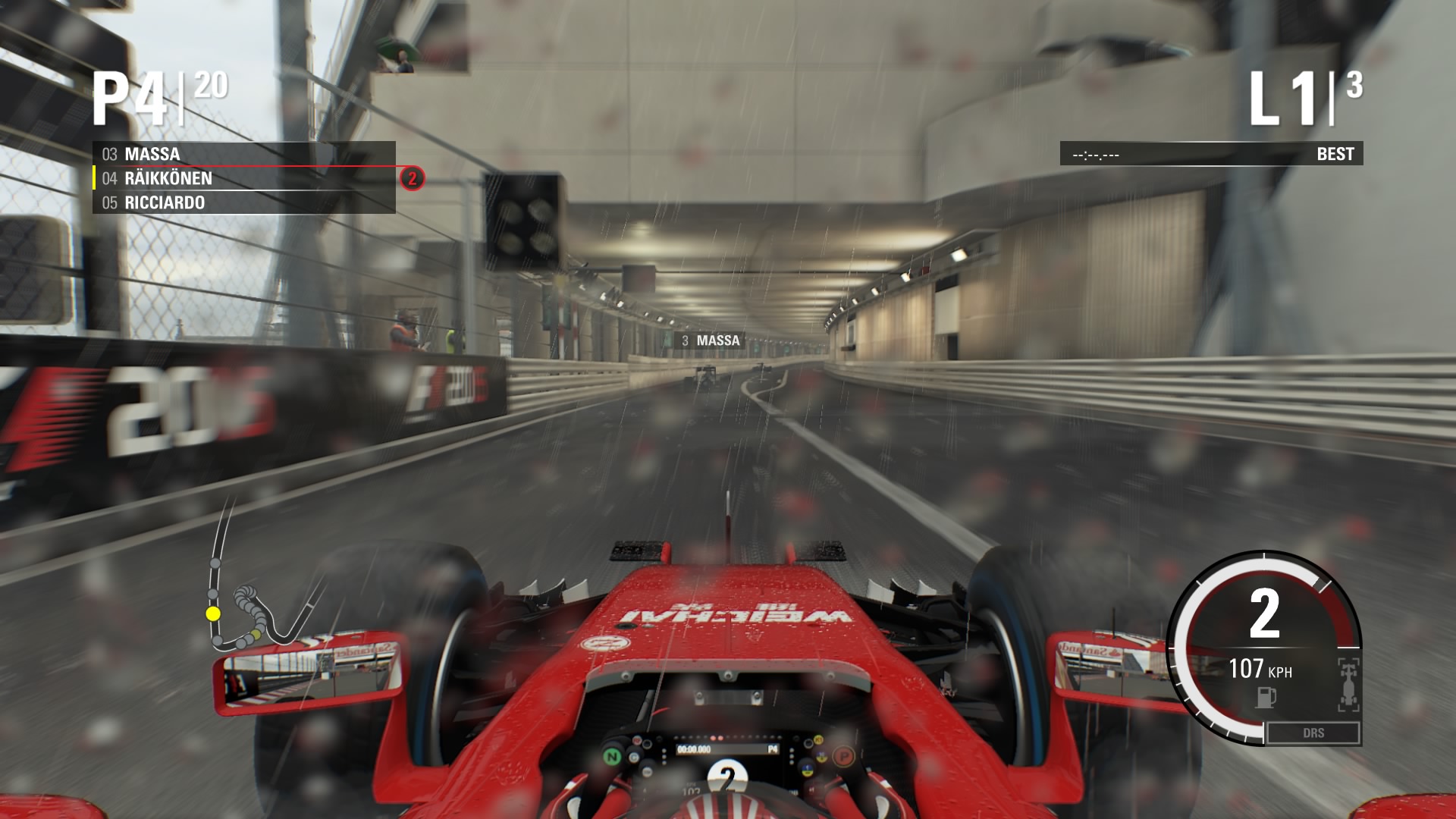Click the fuel pump icon
Screen dimensions: 1456x819
pos(1265,697)
